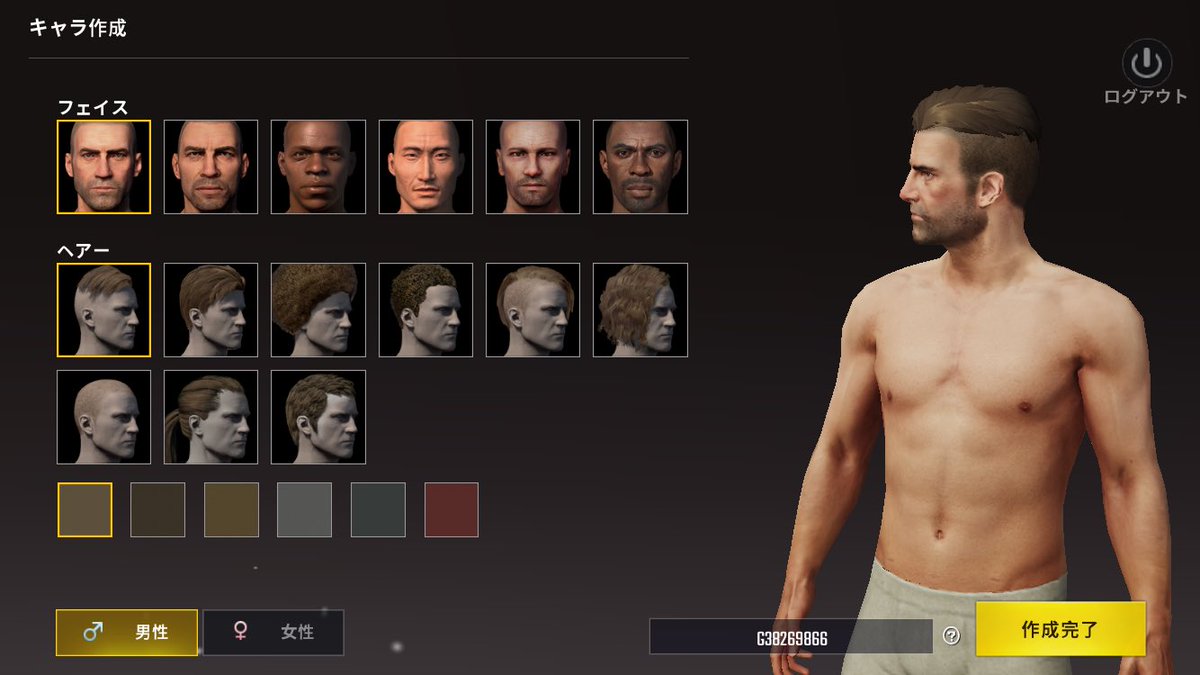Select the ponytail hairstyle thumbnail

point(211,417)
